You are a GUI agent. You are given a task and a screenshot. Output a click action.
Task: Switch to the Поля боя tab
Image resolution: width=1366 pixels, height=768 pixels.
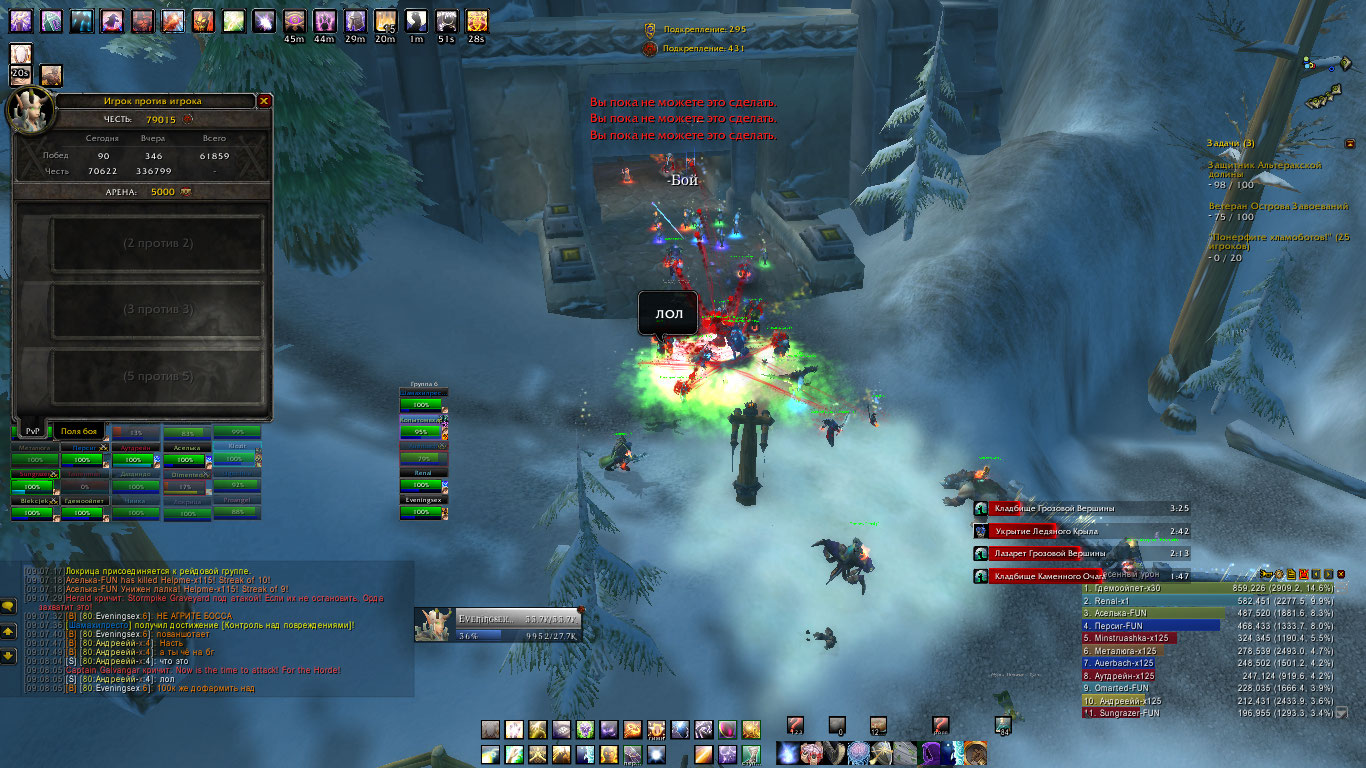78,430
